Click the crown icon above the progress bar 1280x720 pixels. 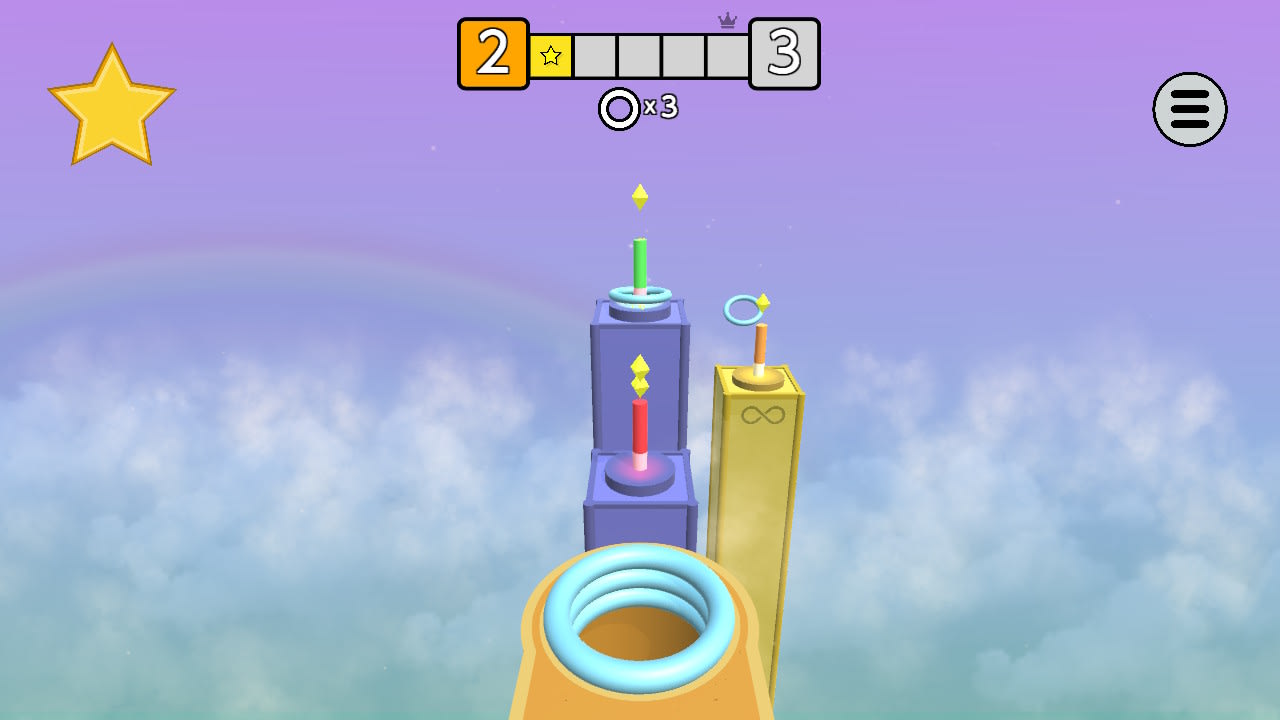point(728,20)
